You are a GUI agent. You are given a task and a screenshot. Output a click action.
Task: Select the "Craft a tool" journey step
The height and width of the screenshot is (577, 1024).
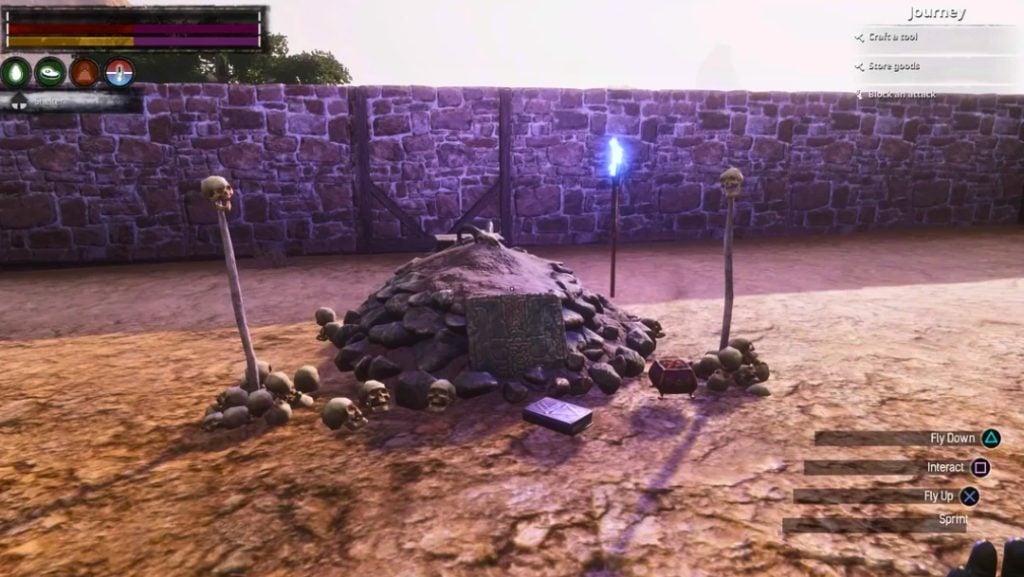[892, 38]
